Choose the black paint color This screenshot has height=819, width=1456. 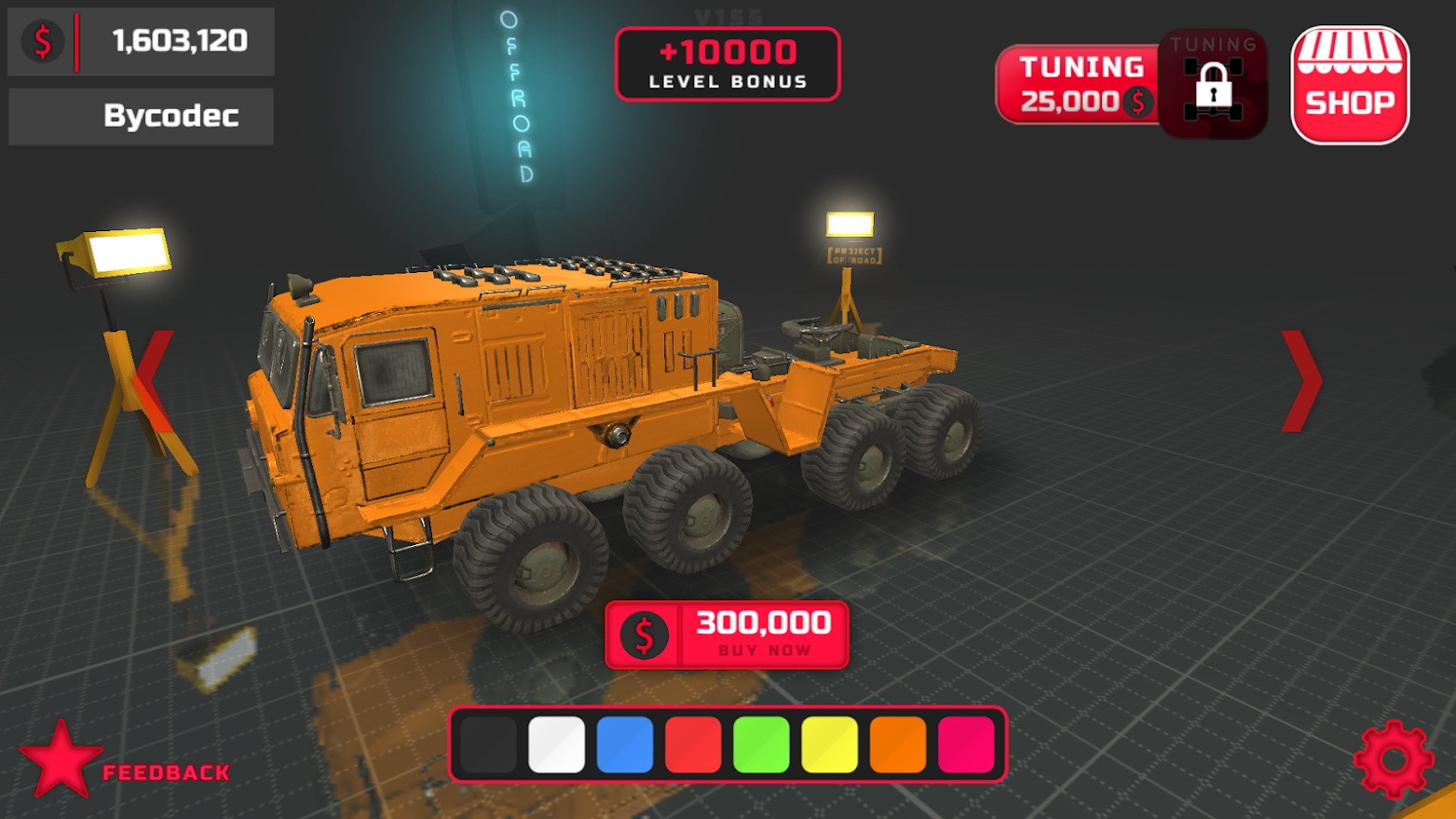[x=488, y=744]
